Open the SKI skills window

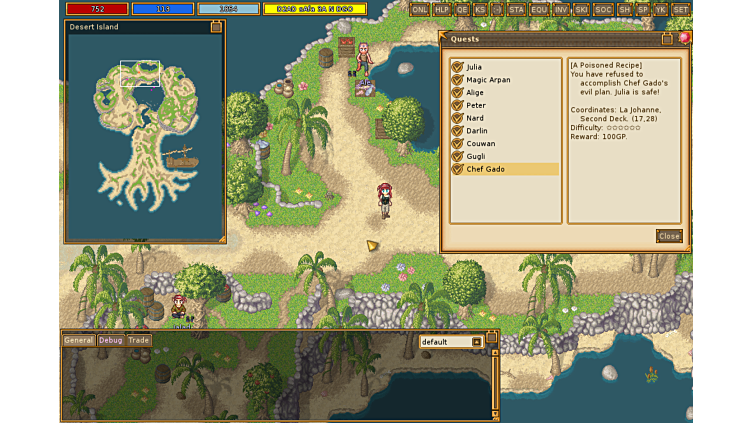pos(581,9)
